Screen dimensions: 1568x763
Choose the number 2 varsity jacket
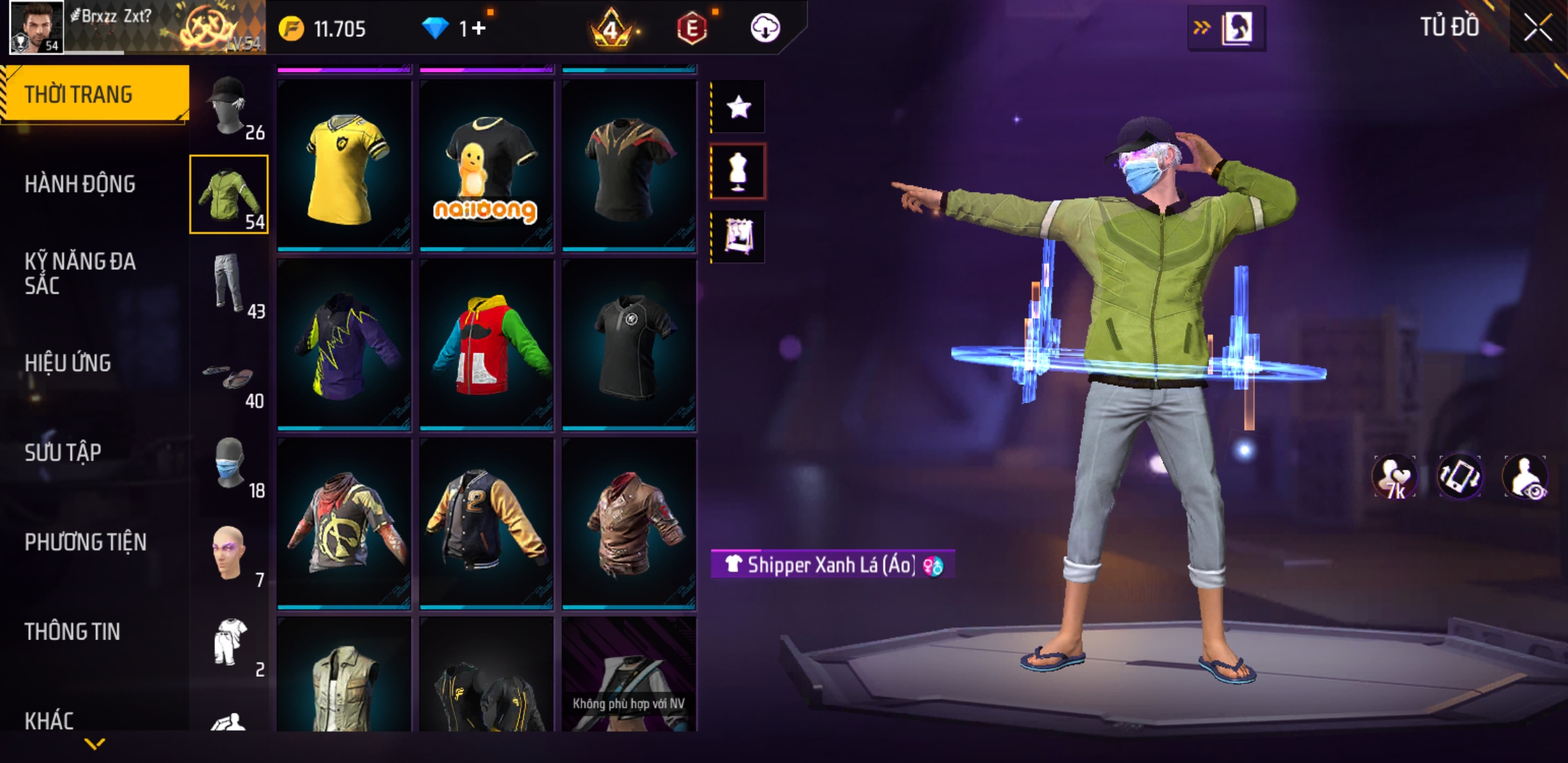487,523
